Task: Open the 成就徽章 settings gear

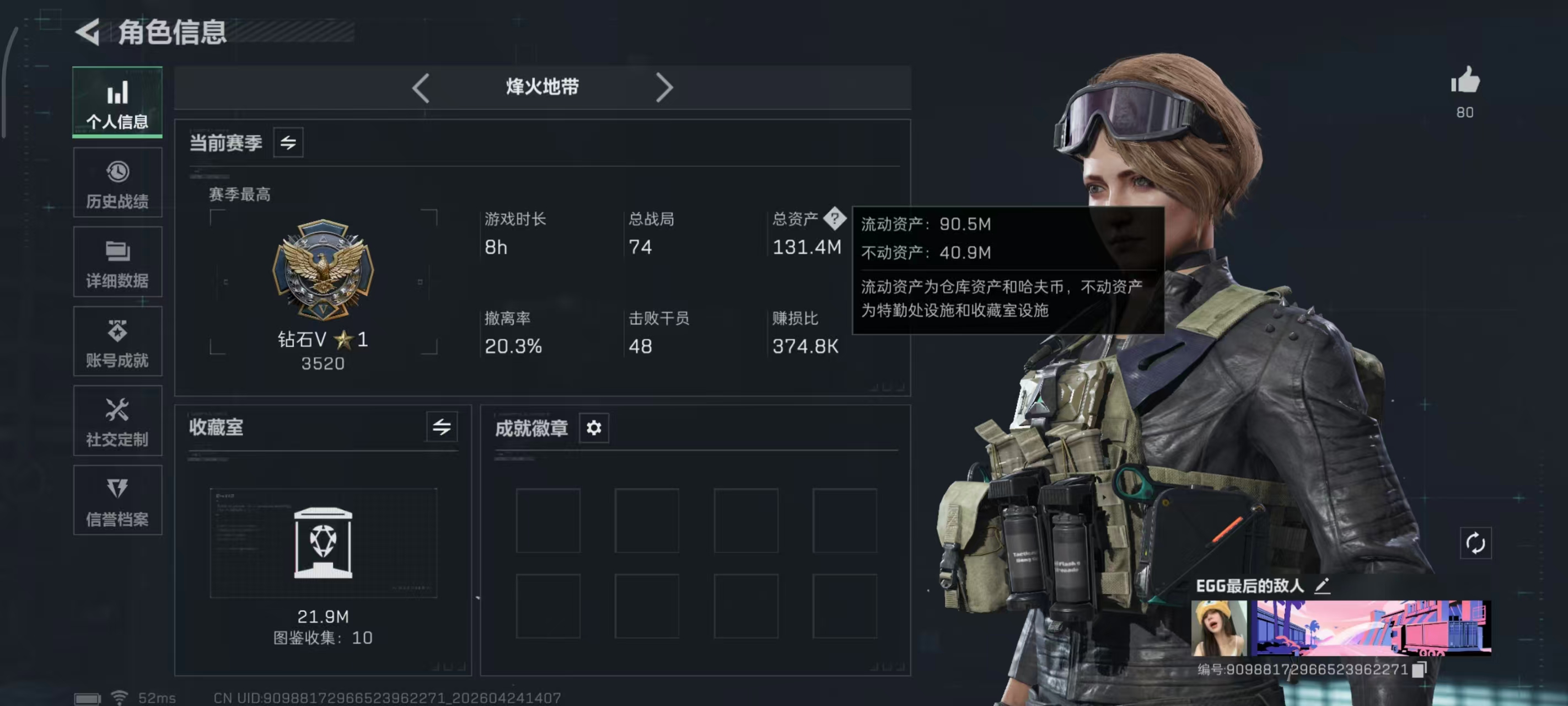Action: pyautogui.click(x=593, y=428)
